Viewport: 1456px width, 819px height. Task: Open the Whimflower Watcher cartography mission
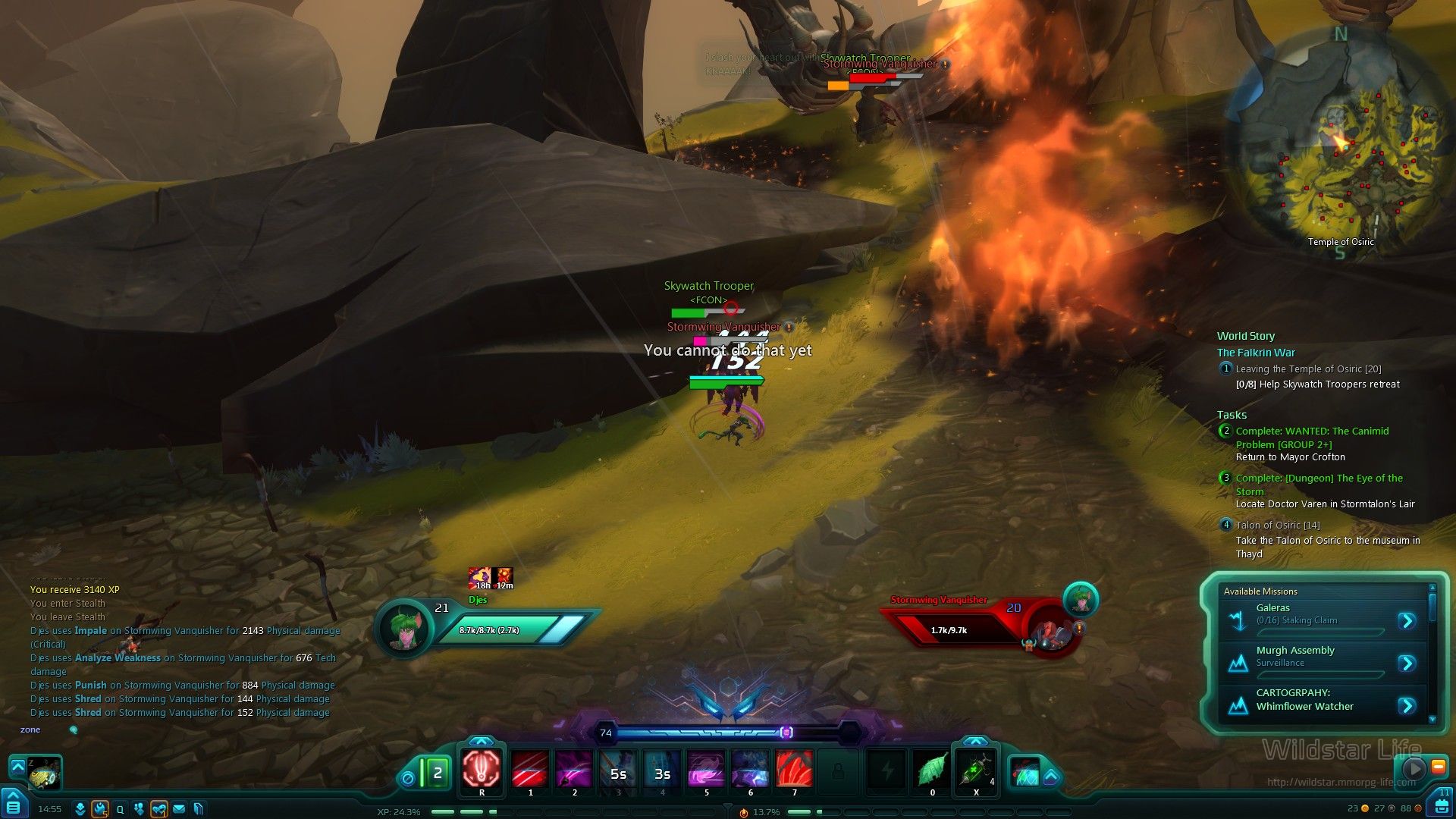tap(1407, 706)
